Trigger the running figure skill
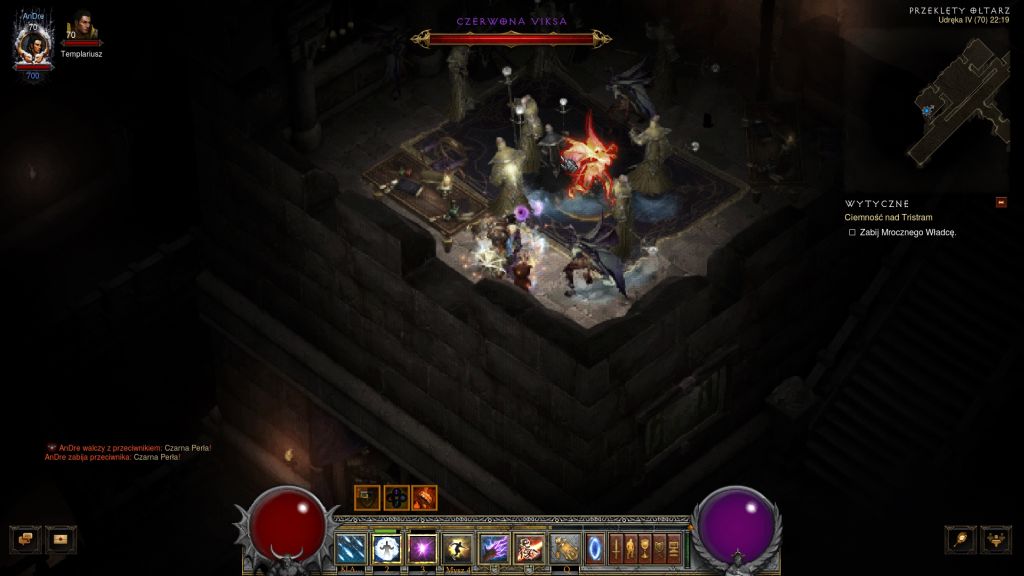Viewport: 1024px width, 576px height. click(458, 548)
